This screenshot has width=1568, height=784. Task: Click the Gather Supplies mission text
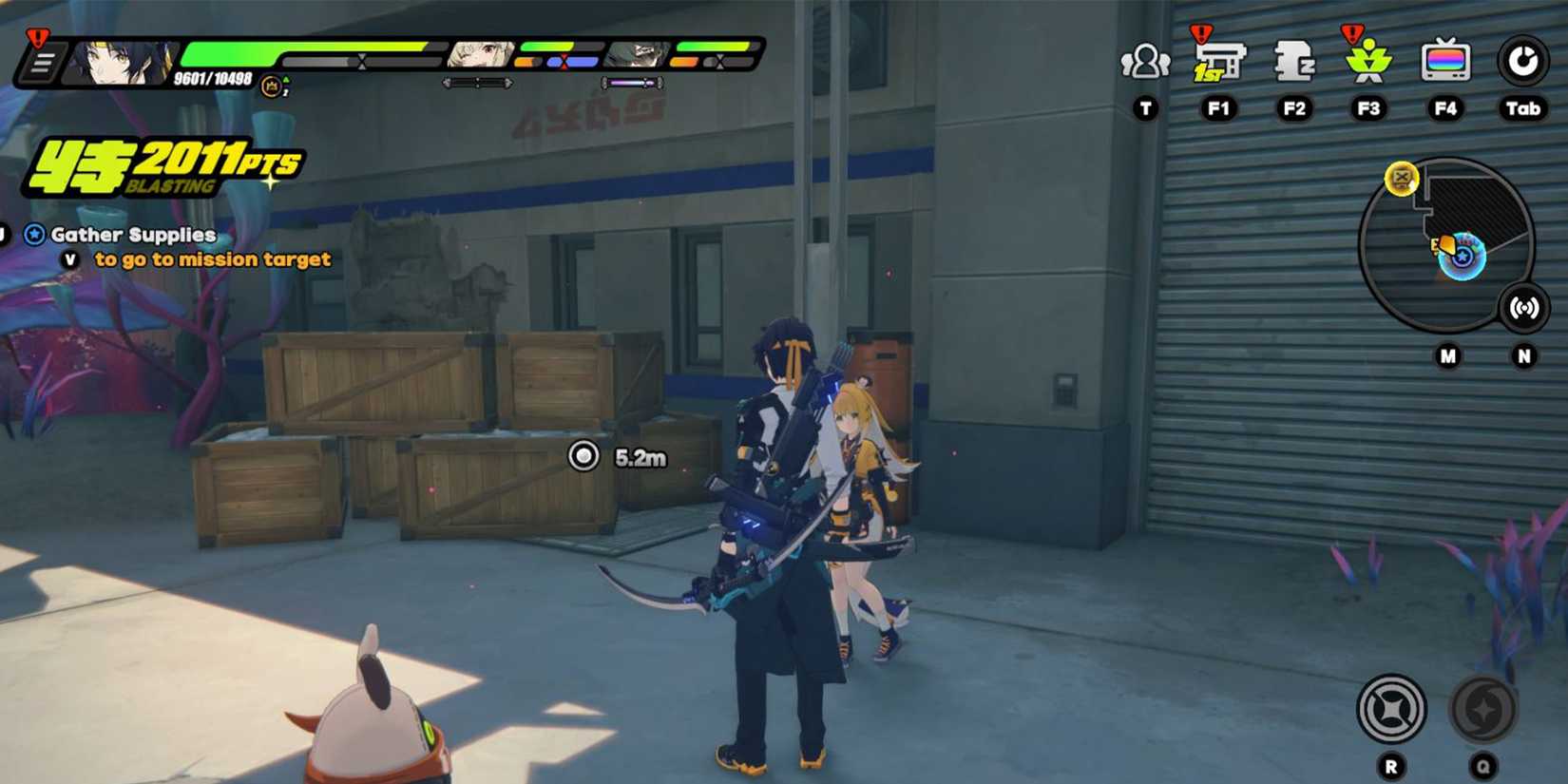point(133,234)
